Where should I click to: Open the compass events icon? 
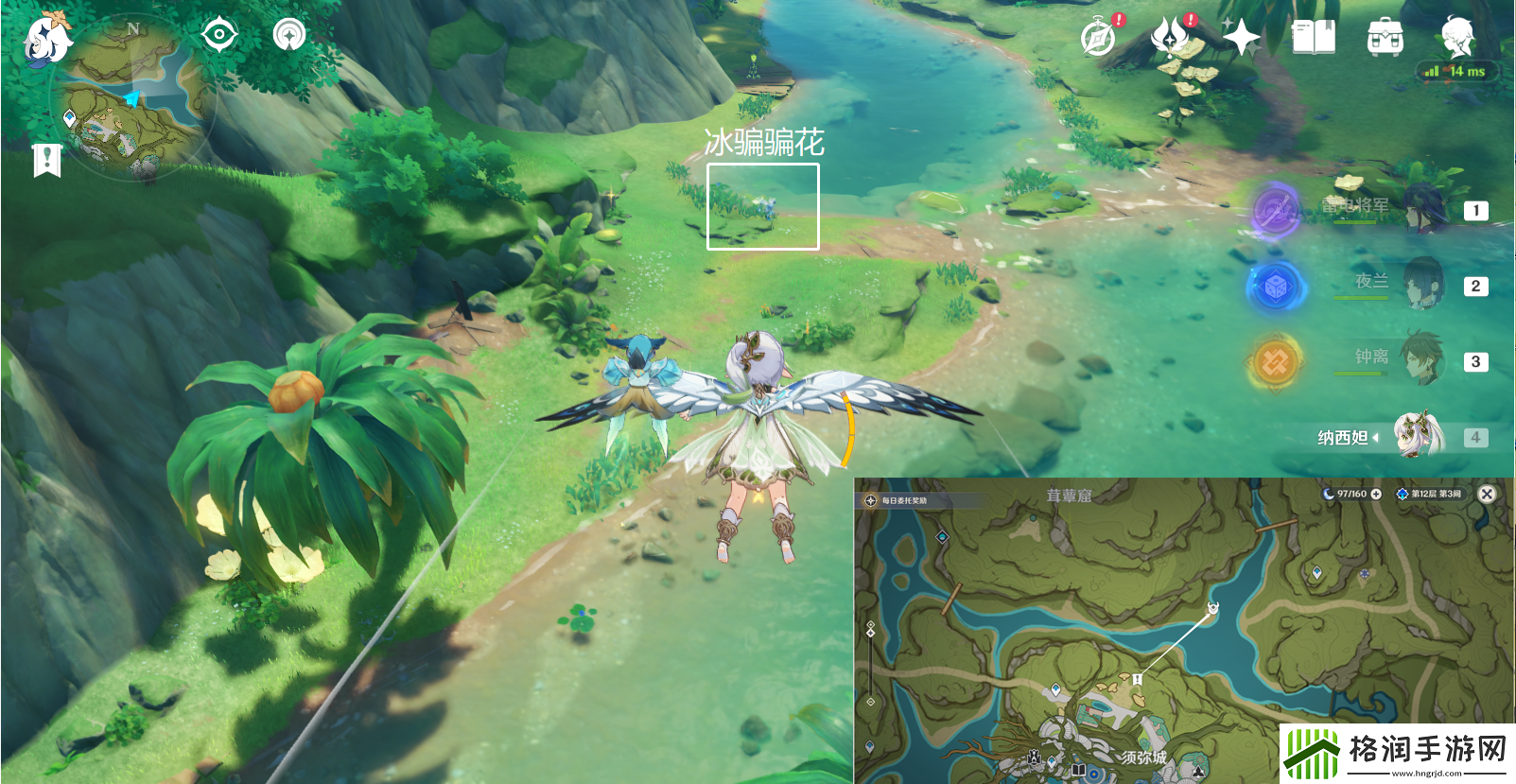1099,38
